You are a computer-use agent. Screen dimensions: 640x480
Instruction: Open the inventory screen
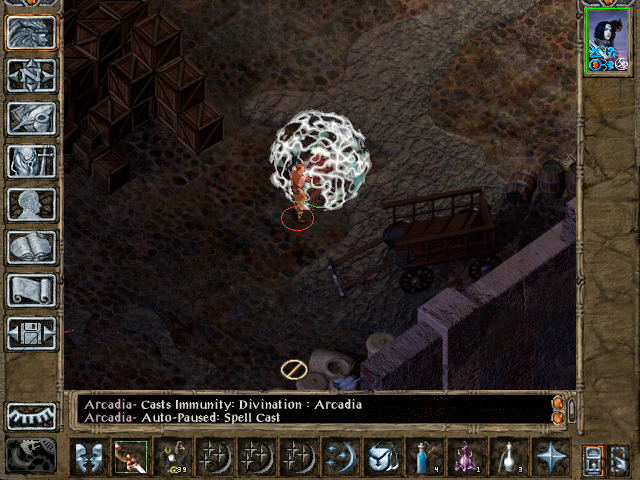pos(31,161)
